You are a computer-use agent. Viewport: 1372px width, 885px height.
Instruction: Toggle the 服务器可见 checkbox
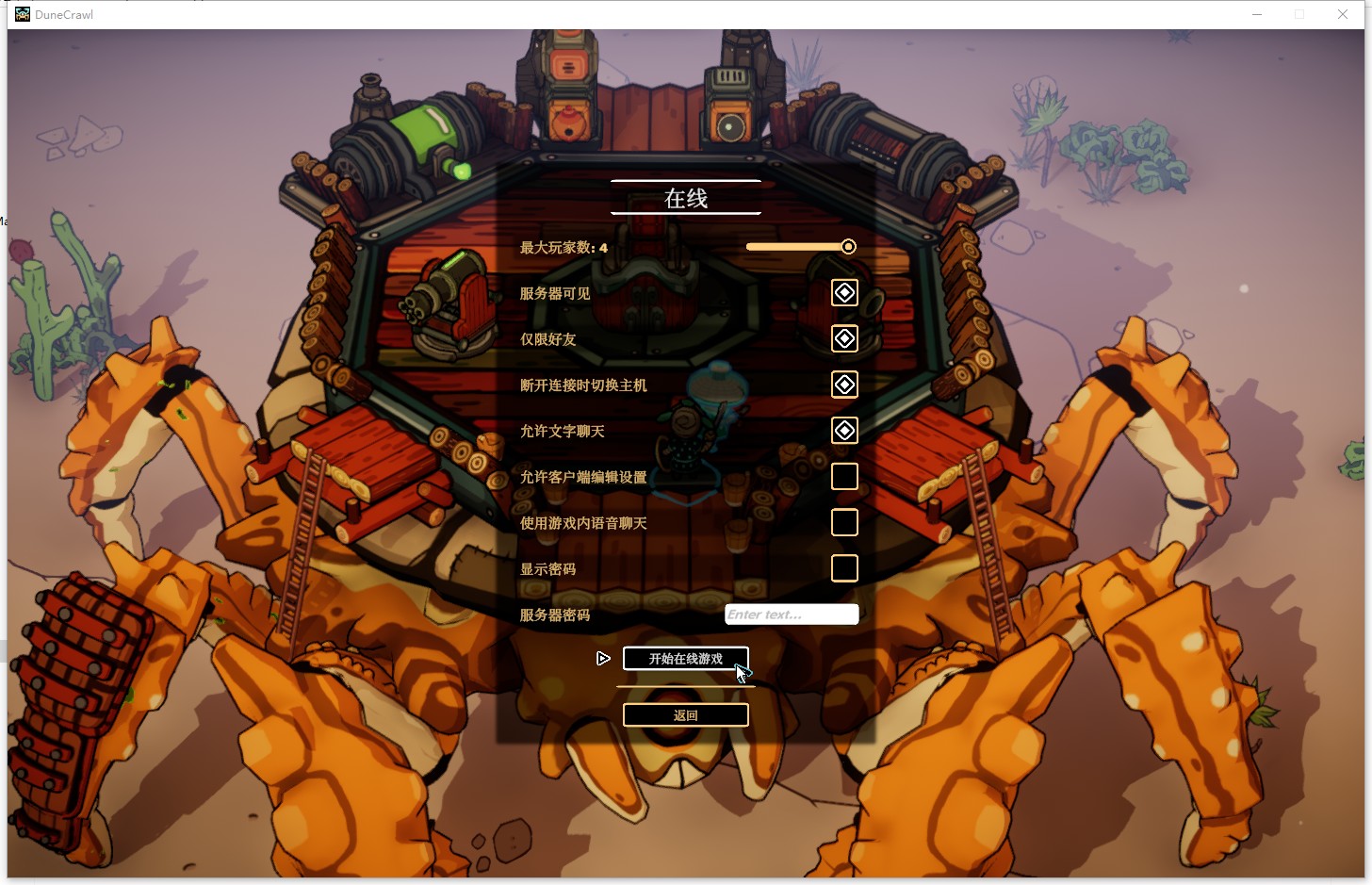click(844, 293)
